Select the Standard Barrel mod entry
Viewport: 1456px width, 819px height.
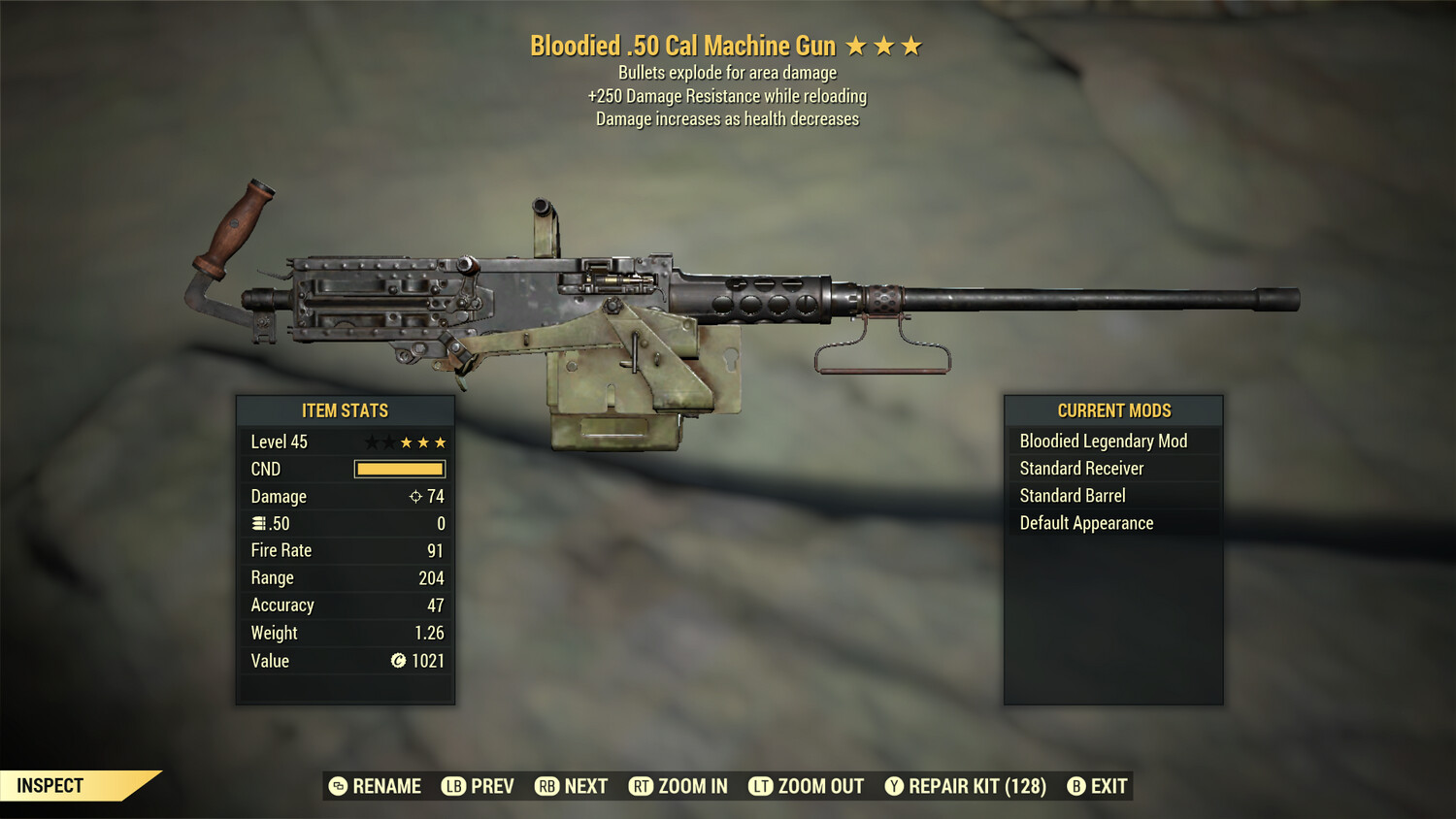(1072, 495)
